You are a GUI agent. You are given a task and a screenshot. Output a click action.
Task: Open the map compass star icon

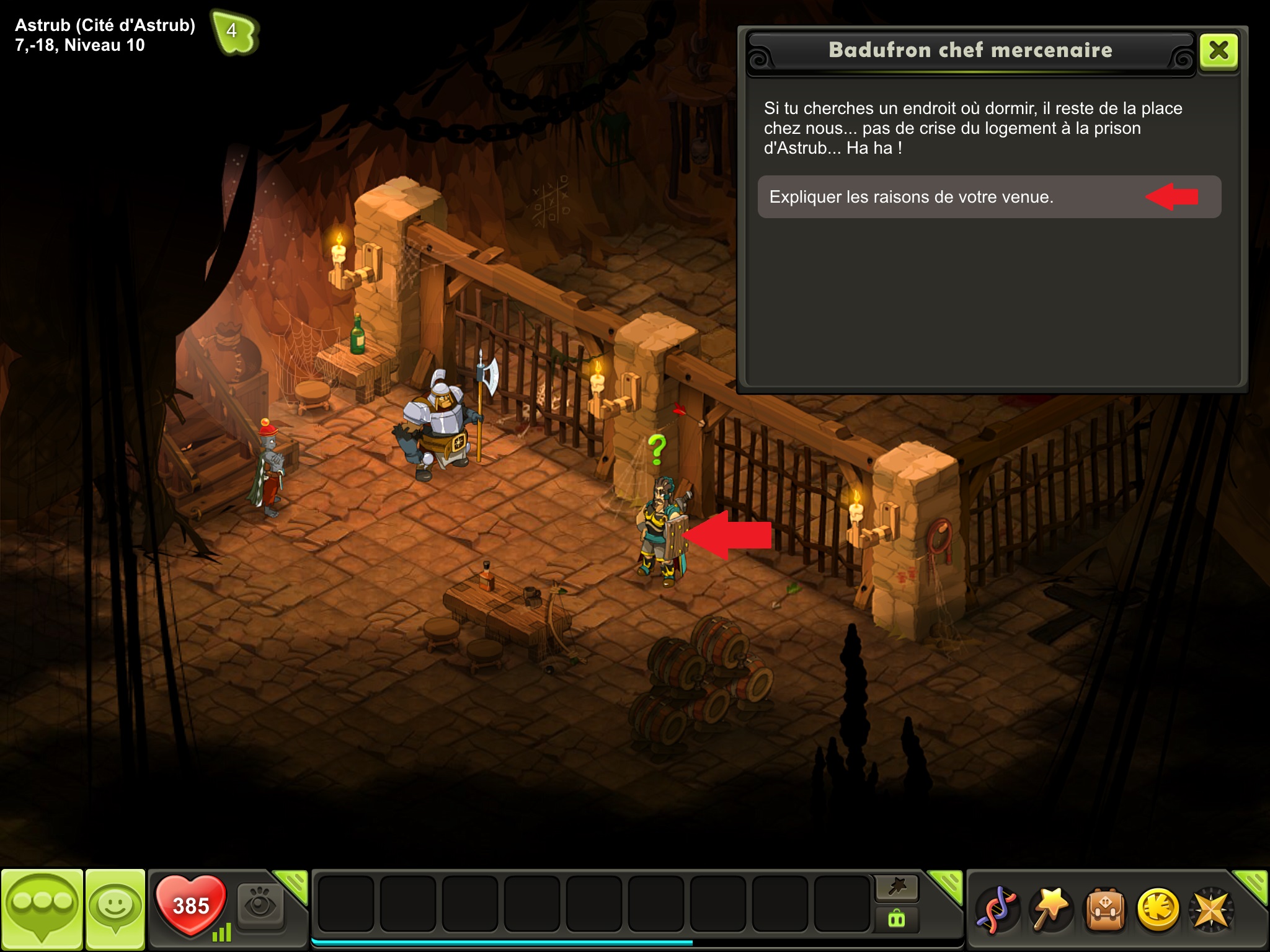(x=1211, y=910)
